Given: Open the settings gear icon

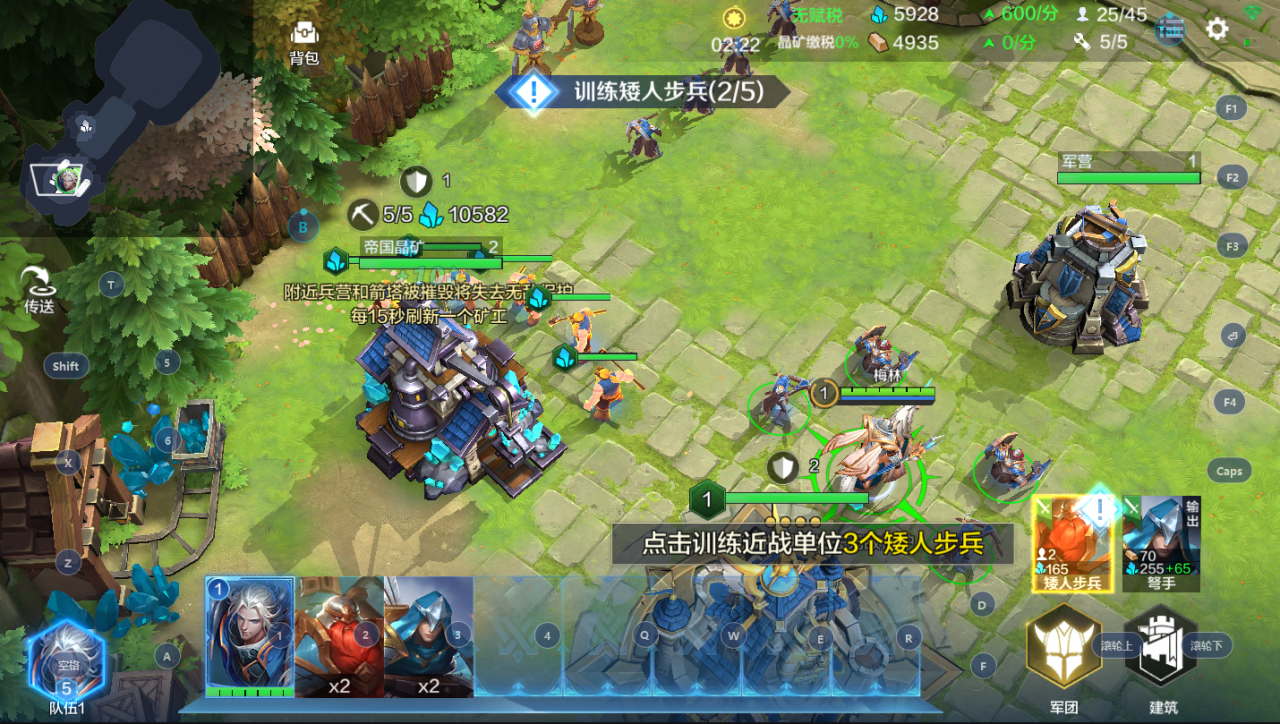Looking at the screenshot, I should coord(1216,28).
